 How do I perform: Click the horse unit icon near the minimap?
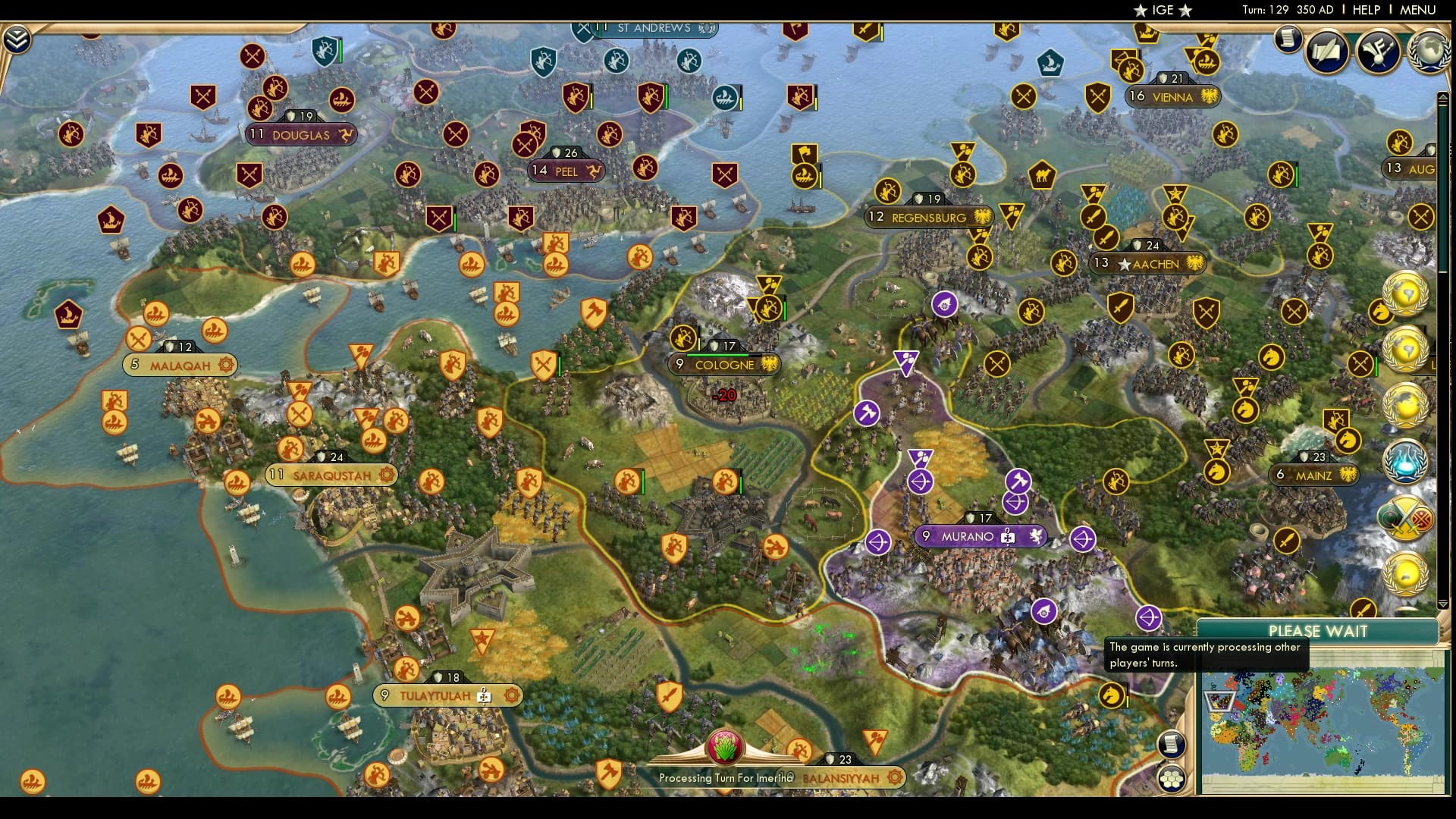1112,696
